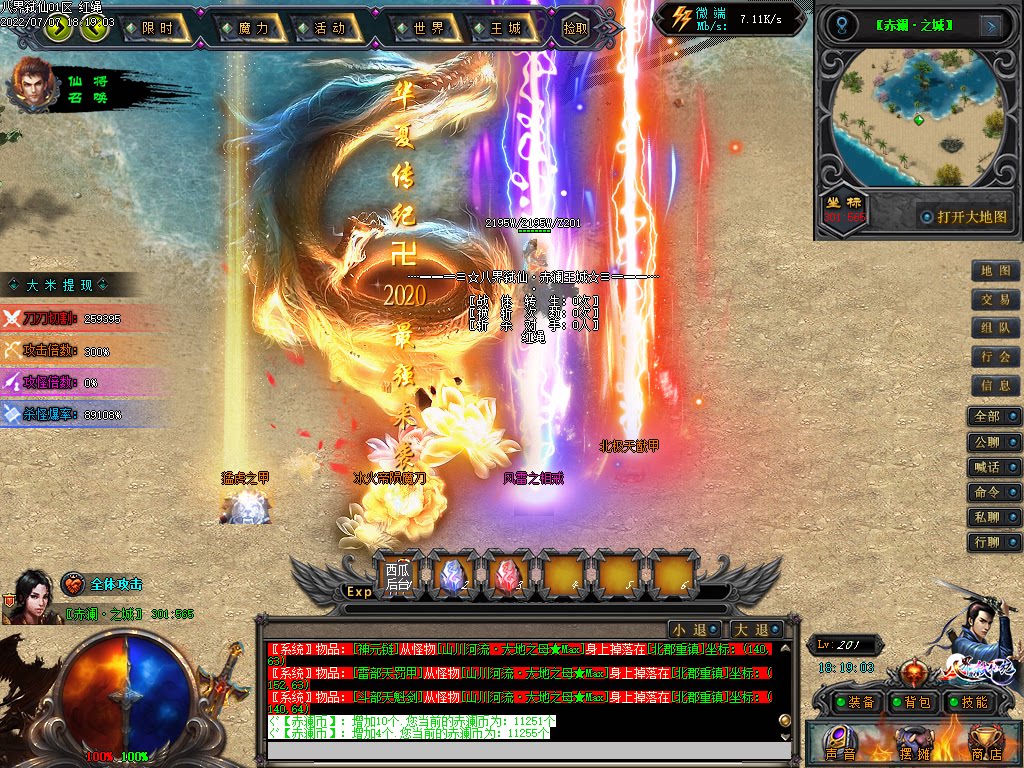
Task: Open the 交易 trade panel
Action: pyautogui.click(x=995, y=300)
